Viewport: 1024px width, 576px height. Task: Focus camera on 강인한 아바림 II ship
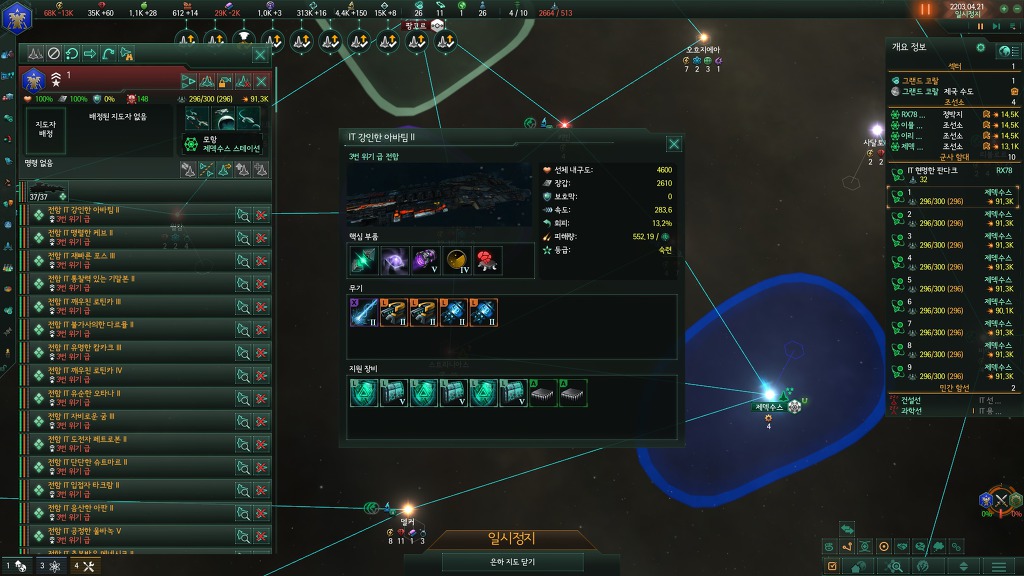[x=242, y=214]
